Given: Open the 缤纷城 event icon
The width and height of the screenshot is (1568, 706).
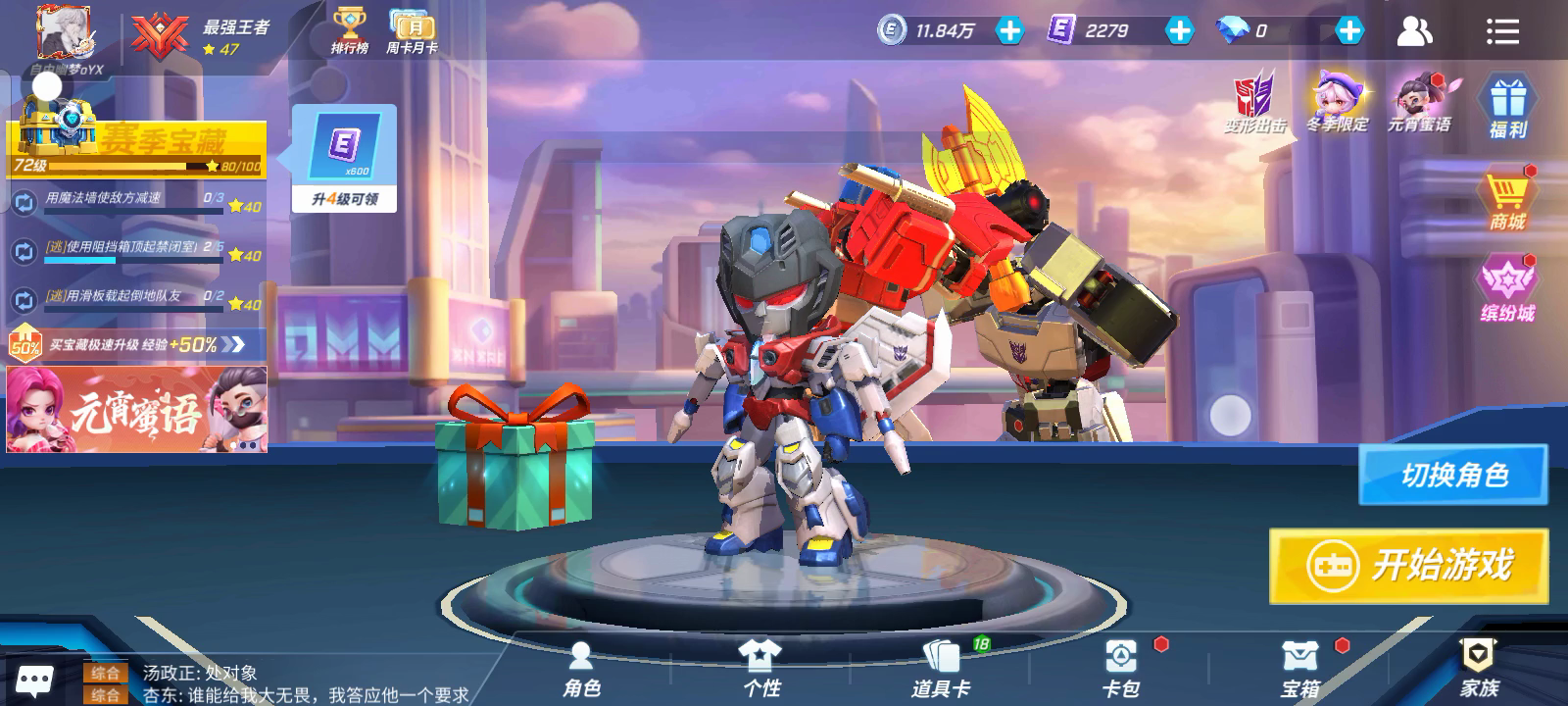Looking at the screenshot, I should pyautogui.click(x=1507, y=289).
